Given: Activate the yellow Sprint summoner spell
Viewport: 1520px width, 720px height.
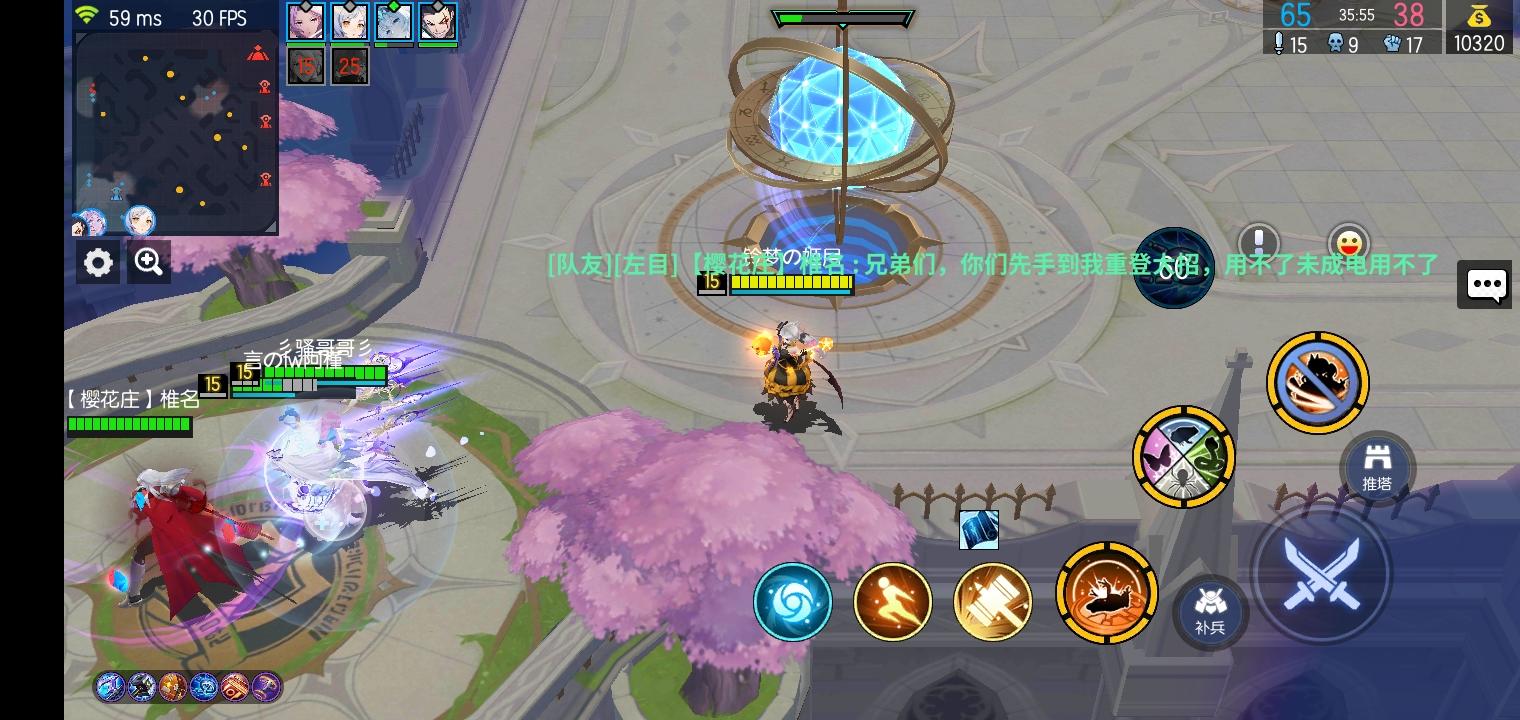Looking at the screenshot, I should point(892,601).
